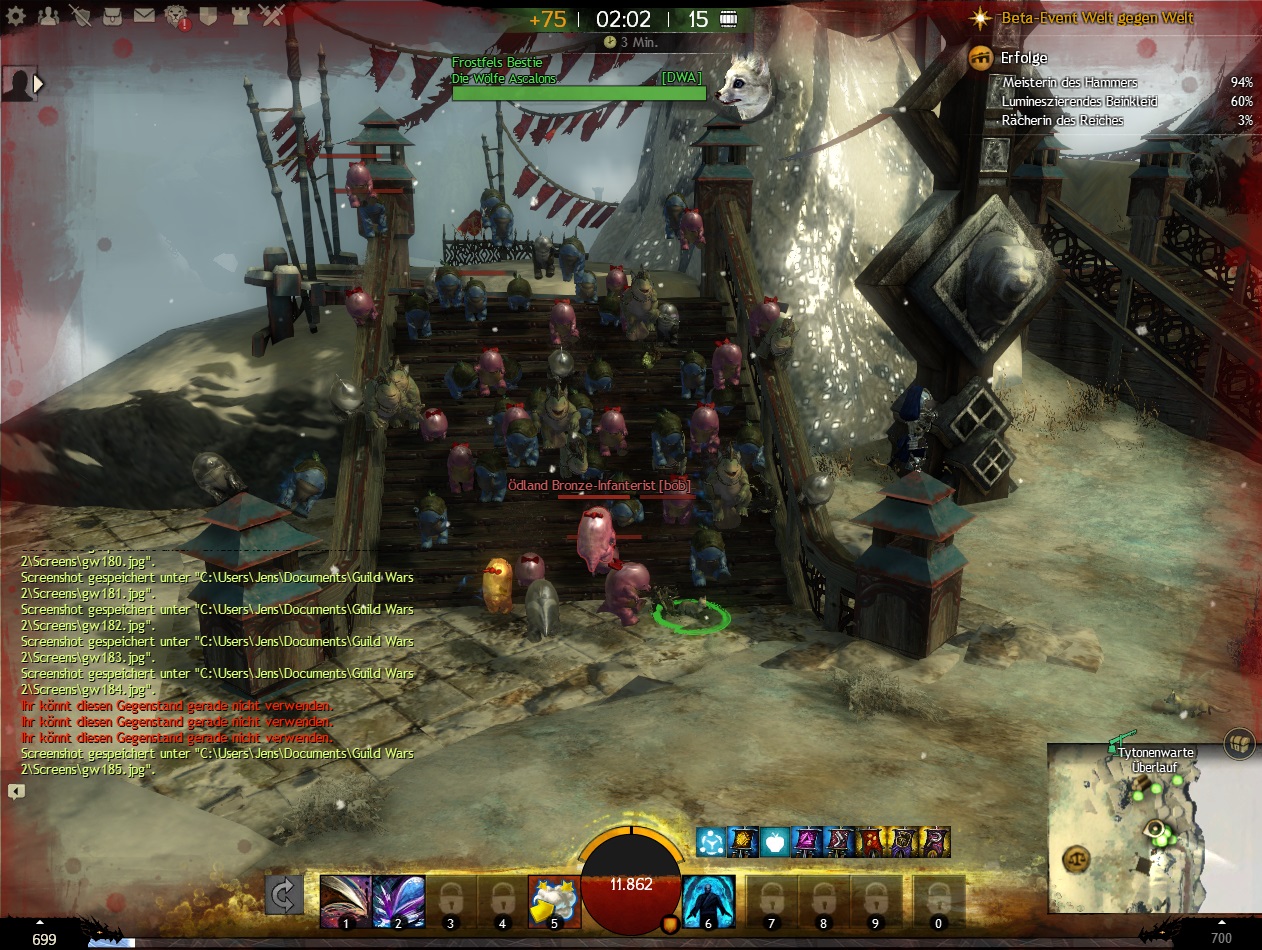Open the hero sword-and-shield panel
Viewport: 1262px width, 950px height.
point(82,16)
